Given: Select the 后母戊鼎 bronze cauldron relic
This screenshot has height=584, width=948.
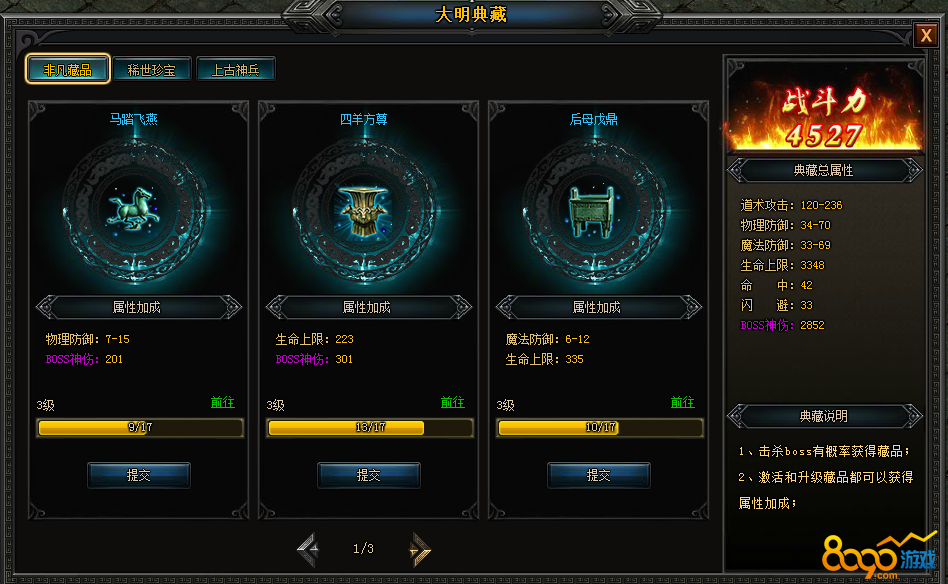Looking at the screenshot, I should click(594, 205).
